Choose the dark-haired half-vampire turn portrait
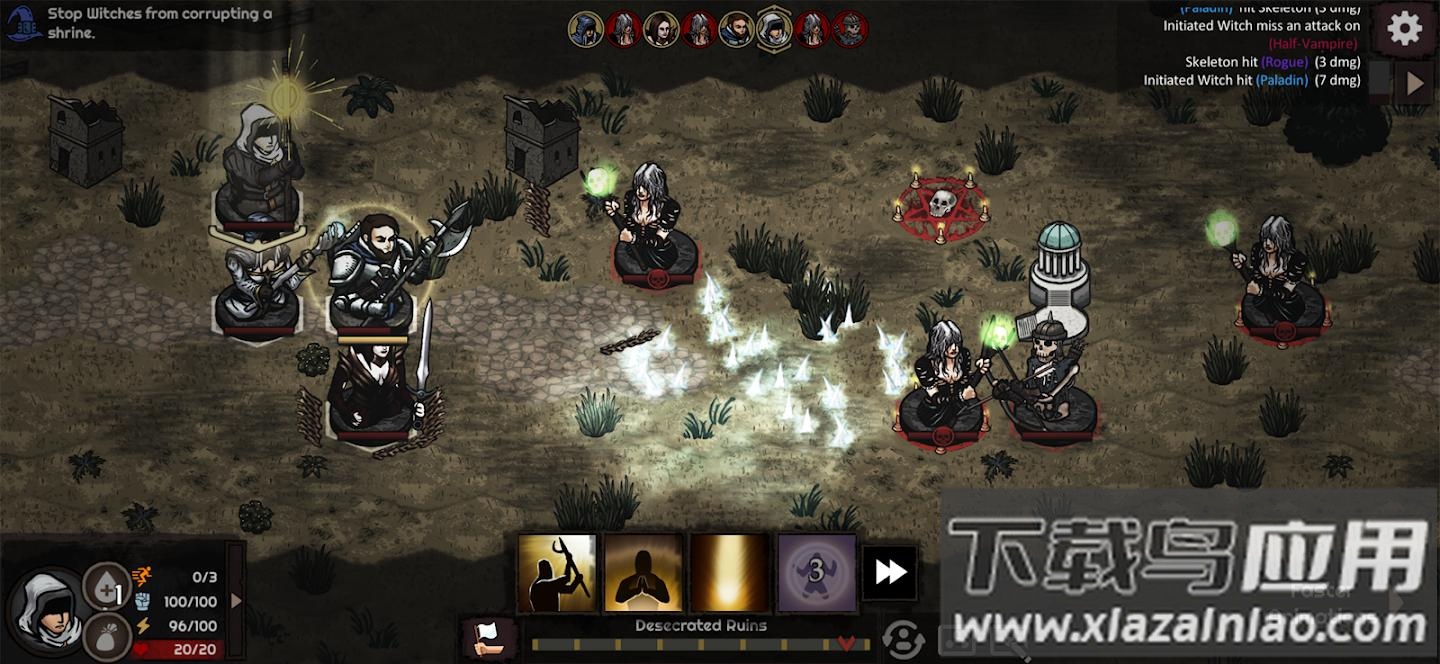Screen dimensions: 1440x664 661,29
